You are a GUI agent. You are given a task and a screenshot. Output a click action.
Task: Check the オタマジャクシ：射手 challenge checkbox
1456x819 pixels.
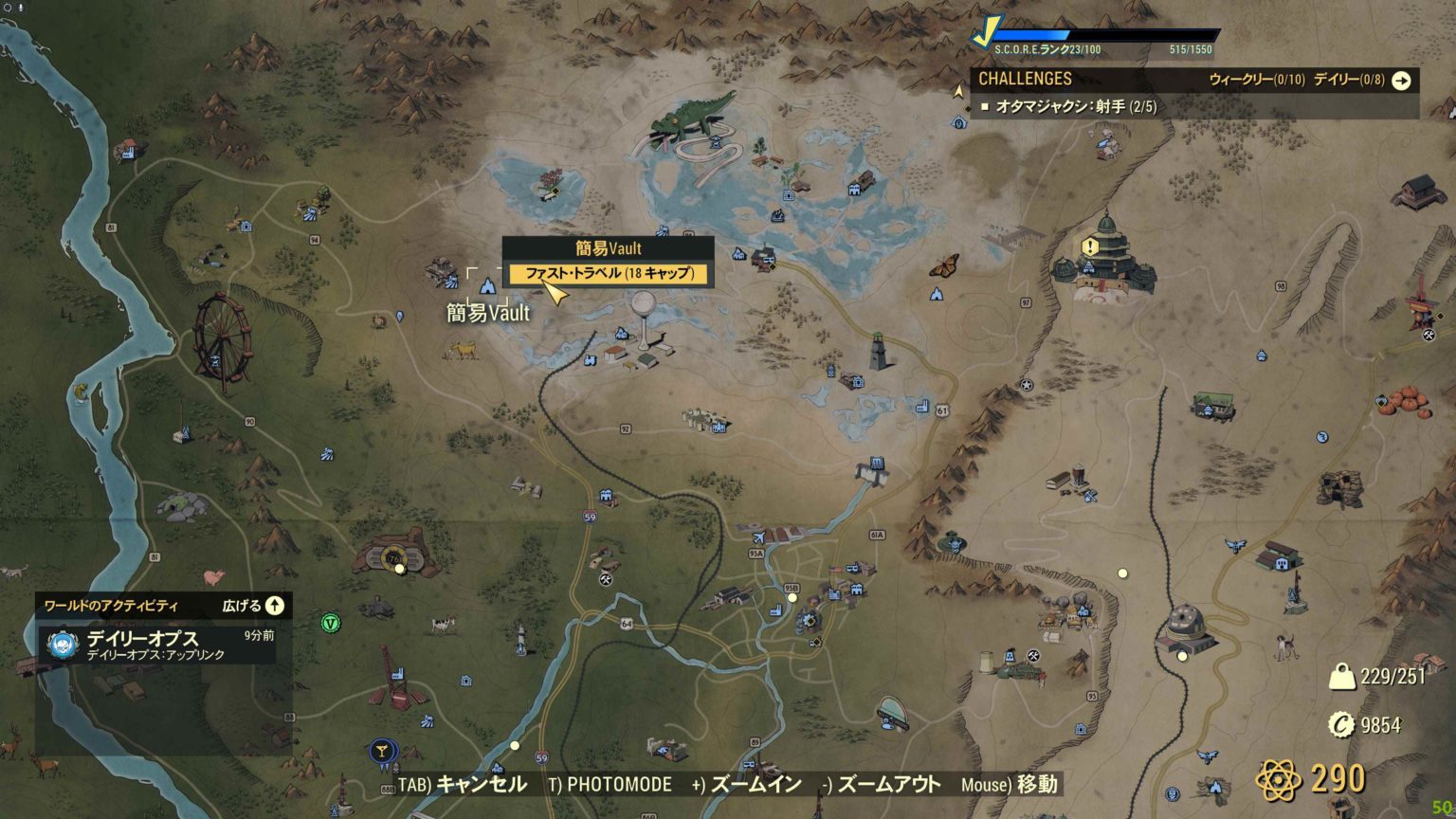click(x=988, y=108)
